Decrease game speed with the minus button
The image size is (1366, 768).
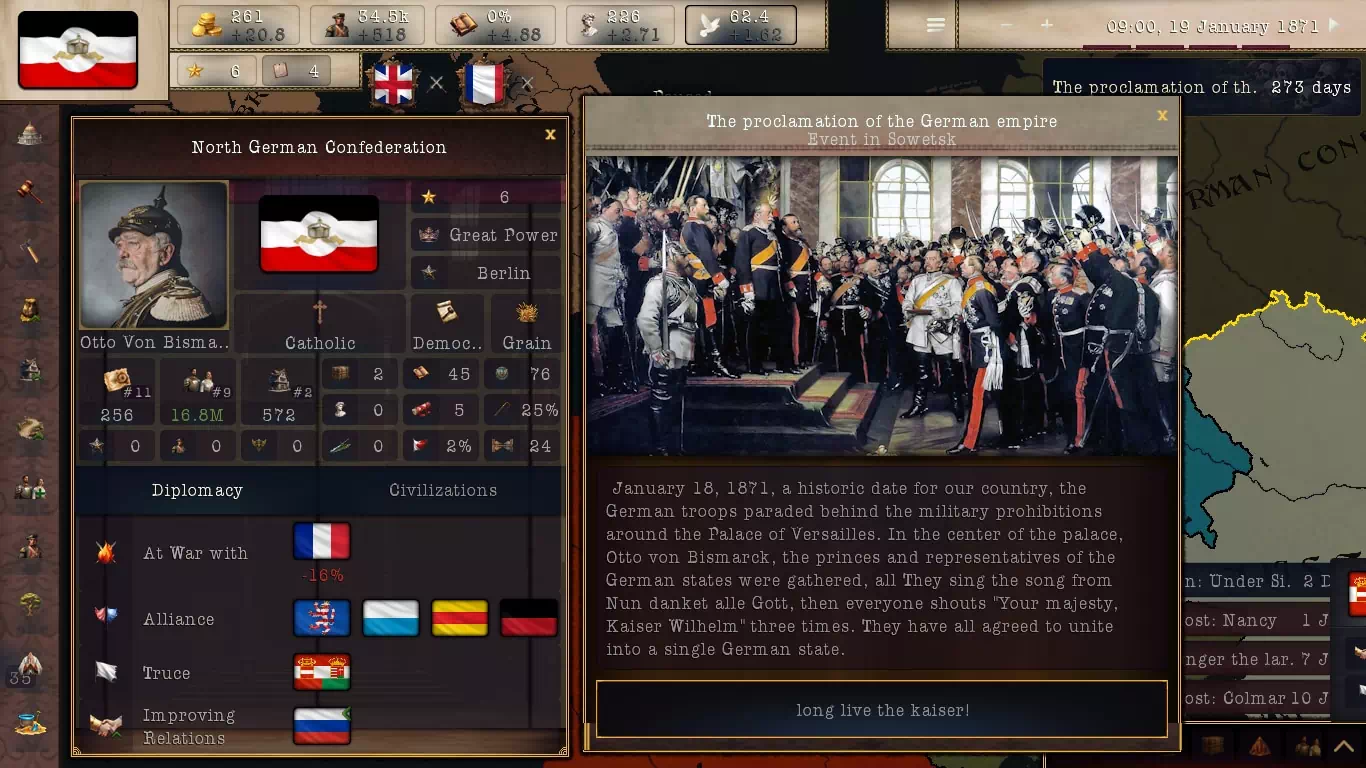(x=1006, y=25)
